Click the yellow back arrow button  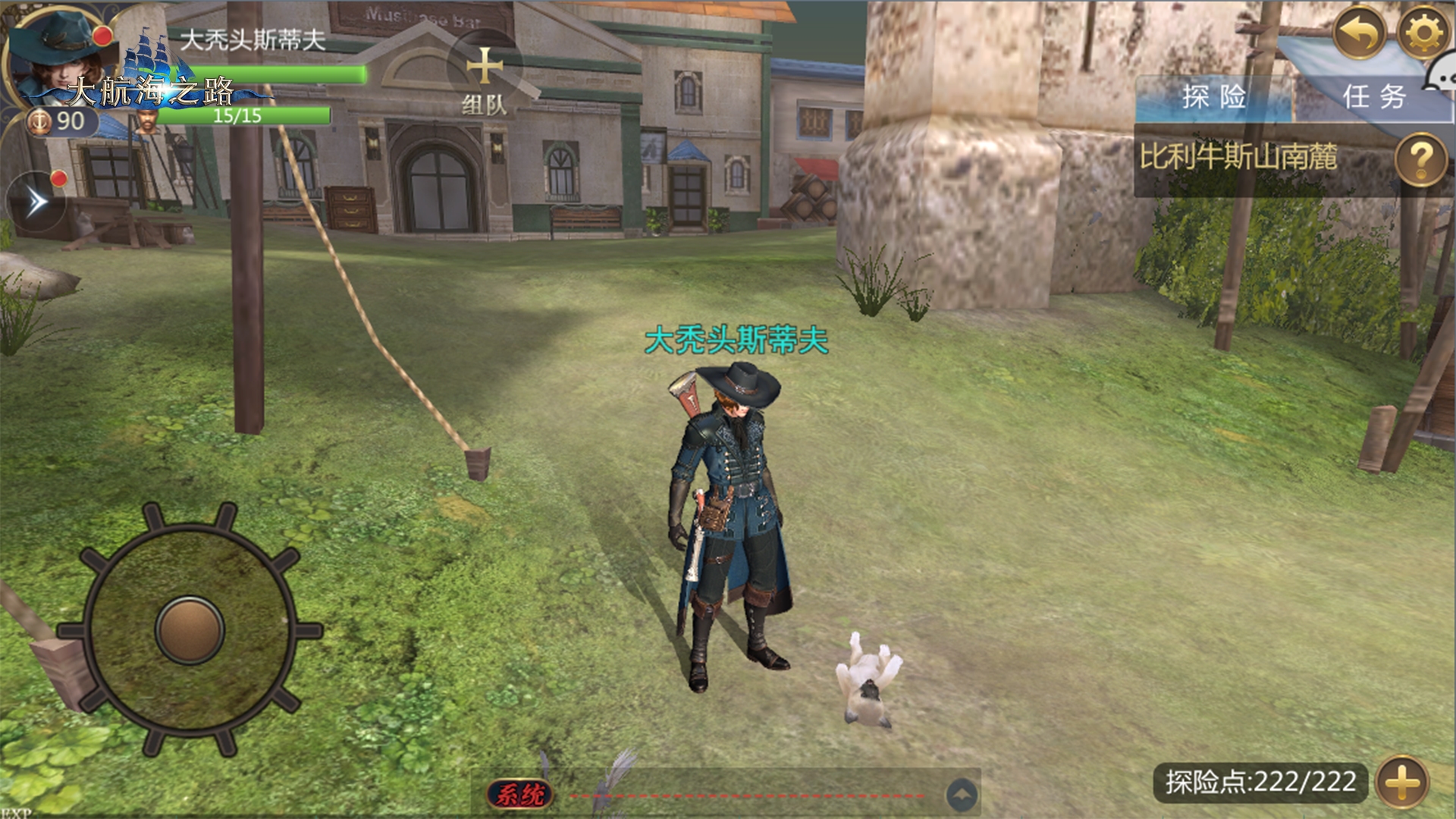[x=1359, y=33]
